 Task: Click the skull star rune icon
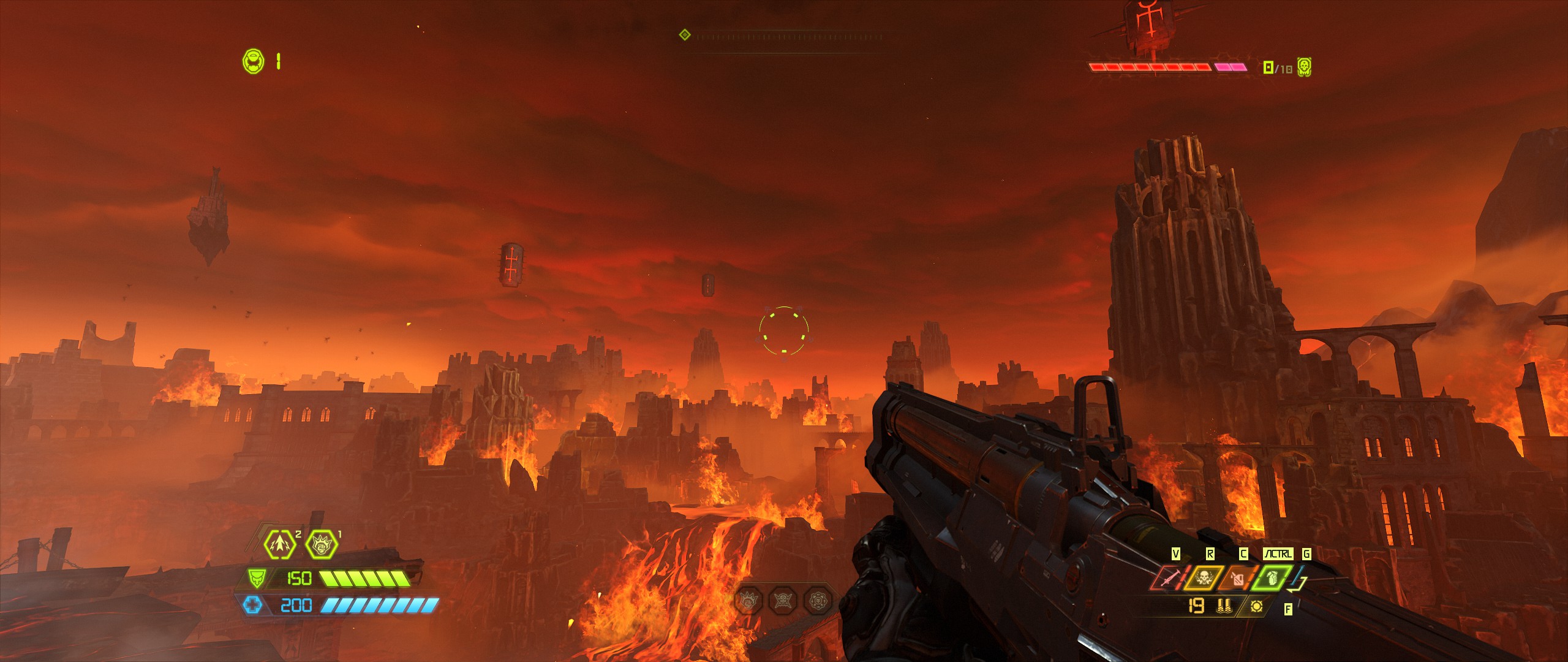783,601
